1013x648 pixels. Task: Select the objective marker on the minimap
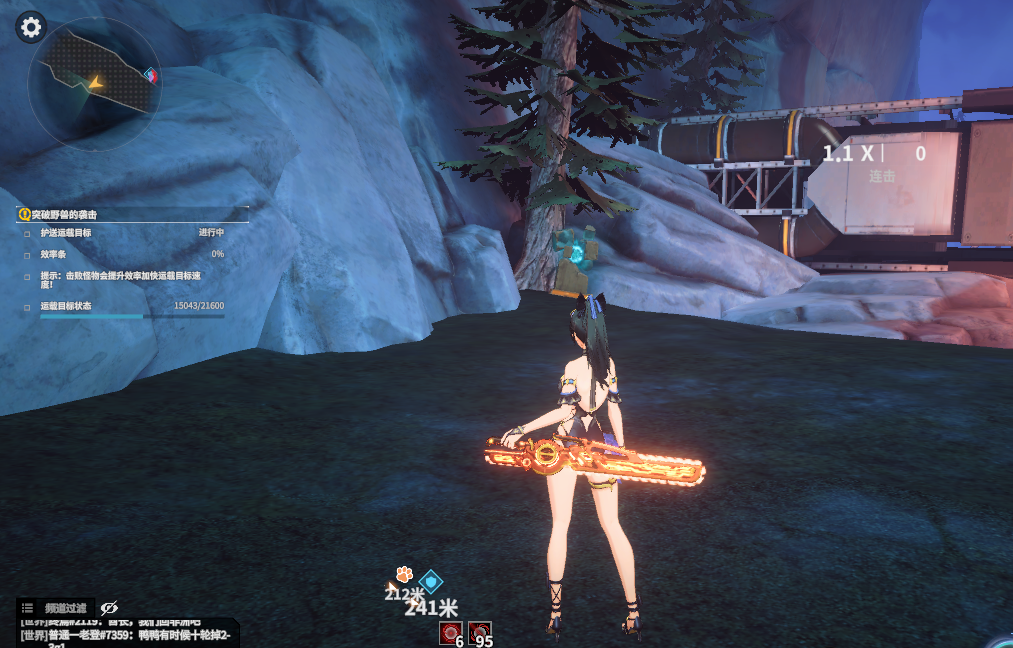[151, 75]
